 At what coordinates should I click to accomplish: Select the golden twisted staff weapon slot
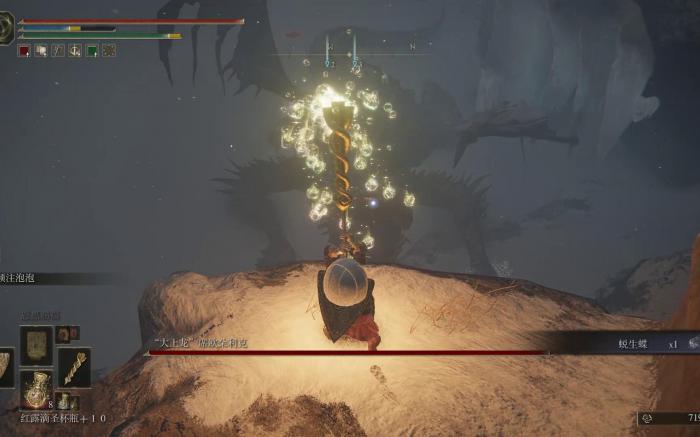(x=73, y=366)
